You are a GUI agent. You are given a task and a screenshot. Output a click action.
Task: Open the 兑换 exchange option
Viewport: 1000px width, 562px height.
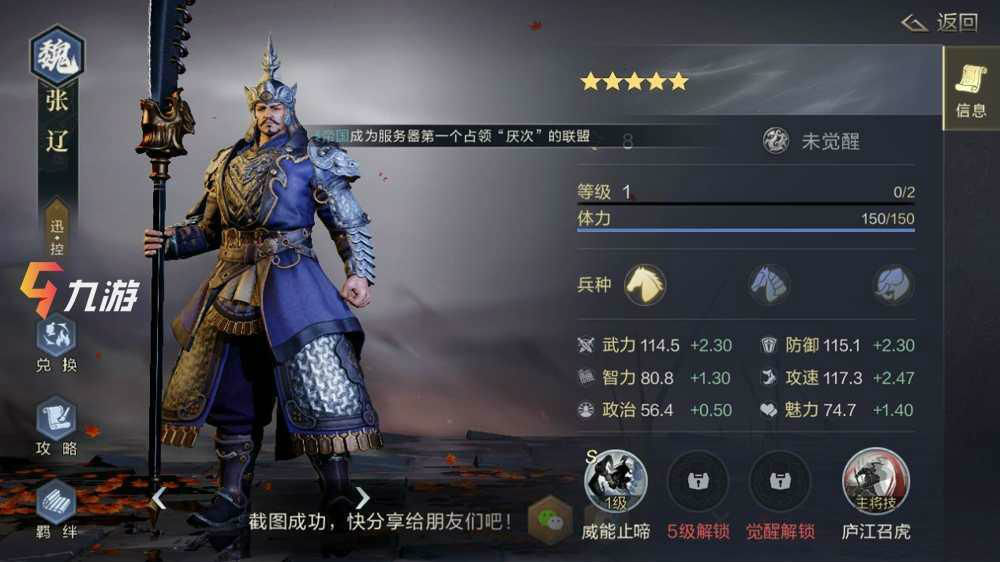click(57, 344)
